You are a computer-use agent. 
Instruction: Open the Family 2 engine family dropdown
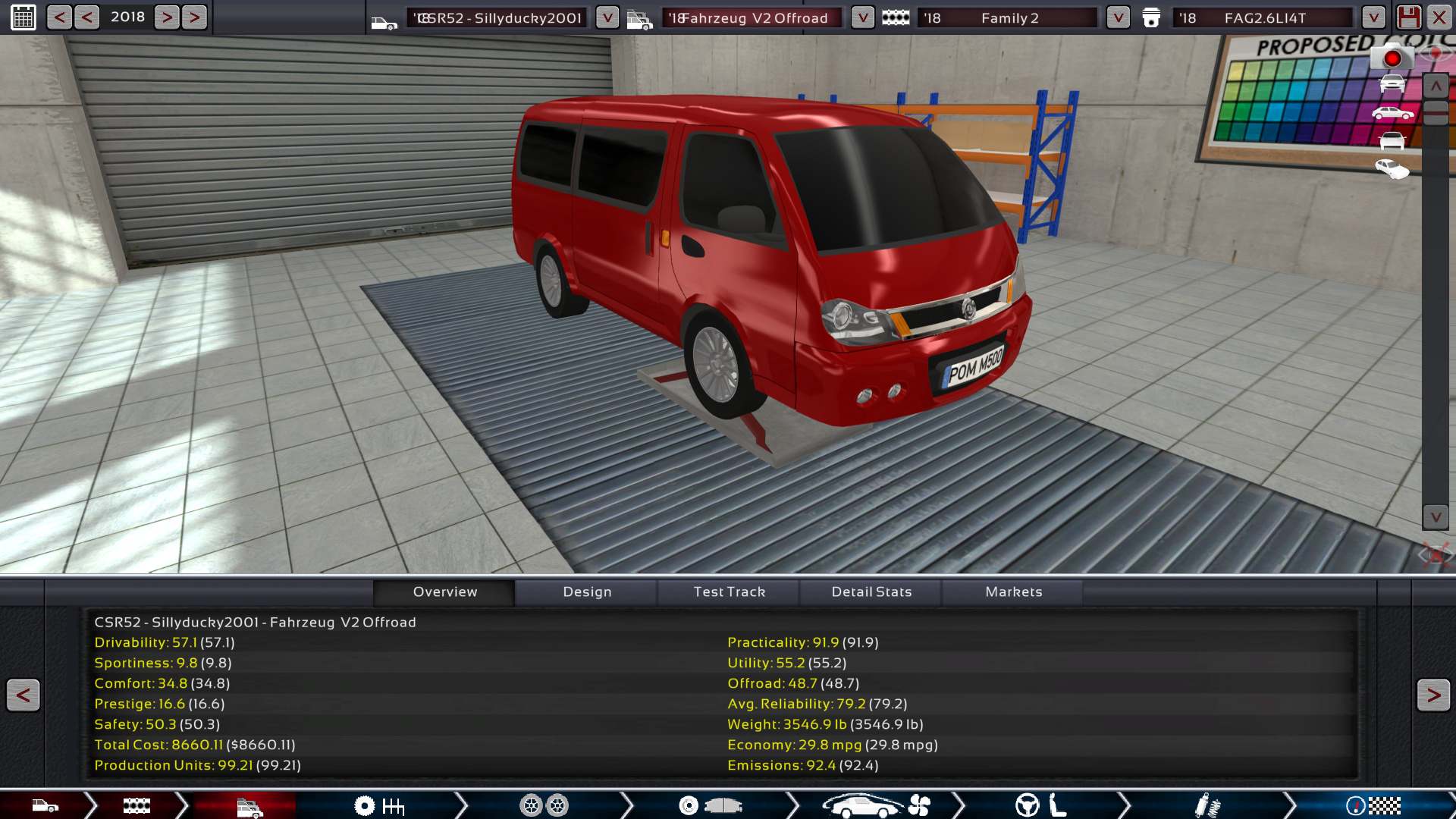click(1118, 17)
